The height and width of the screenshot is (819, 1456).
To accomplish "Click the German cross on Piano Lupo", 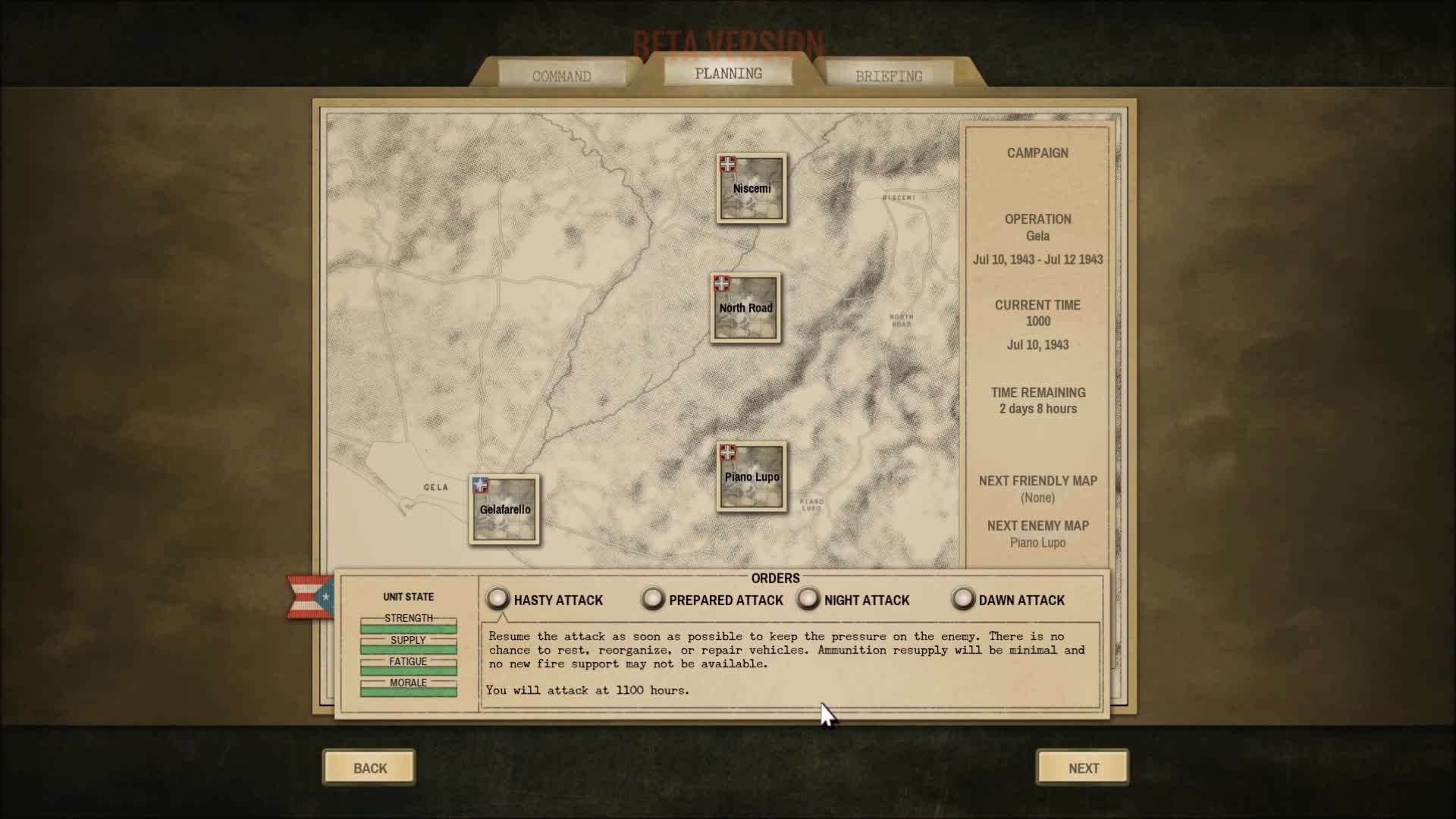I will (x=729, y=452).
